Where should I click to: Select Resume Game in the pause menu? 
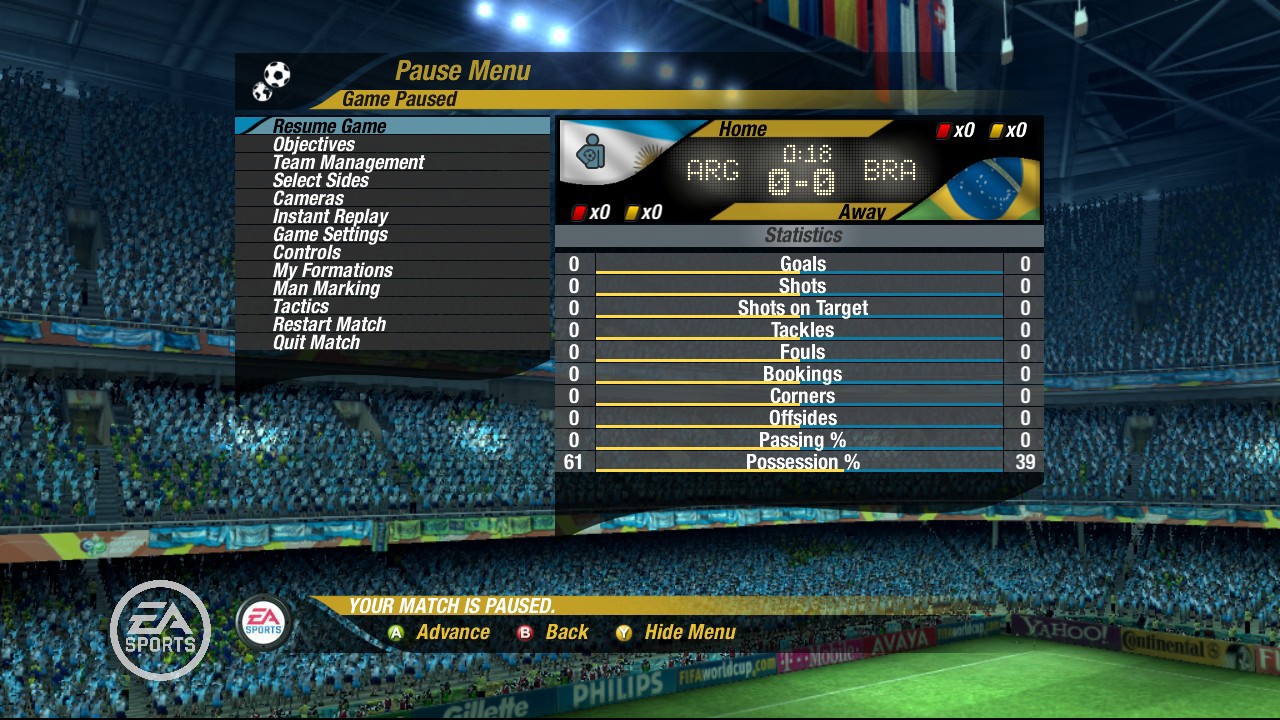point(329,126)
